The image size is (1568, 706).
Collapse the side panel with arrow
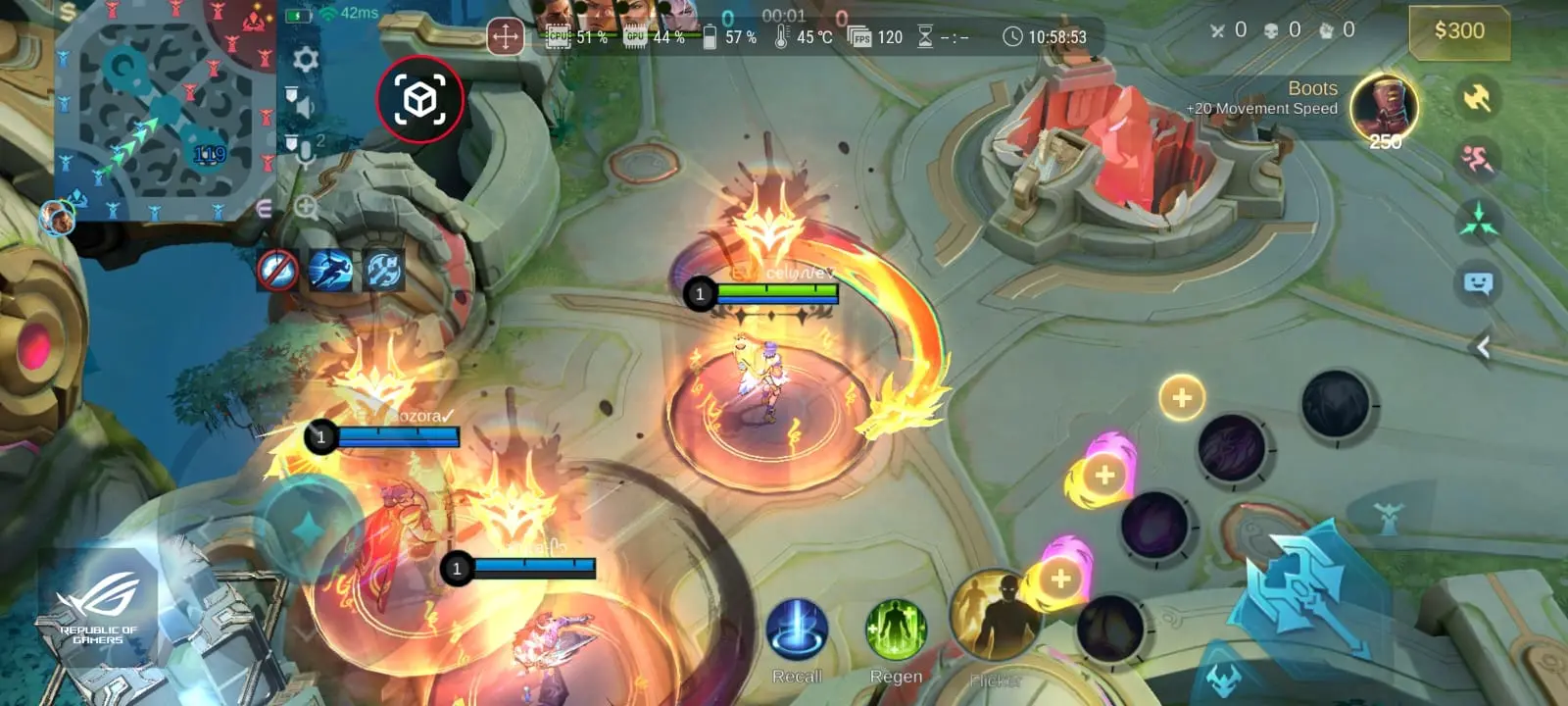point(1483,346)
